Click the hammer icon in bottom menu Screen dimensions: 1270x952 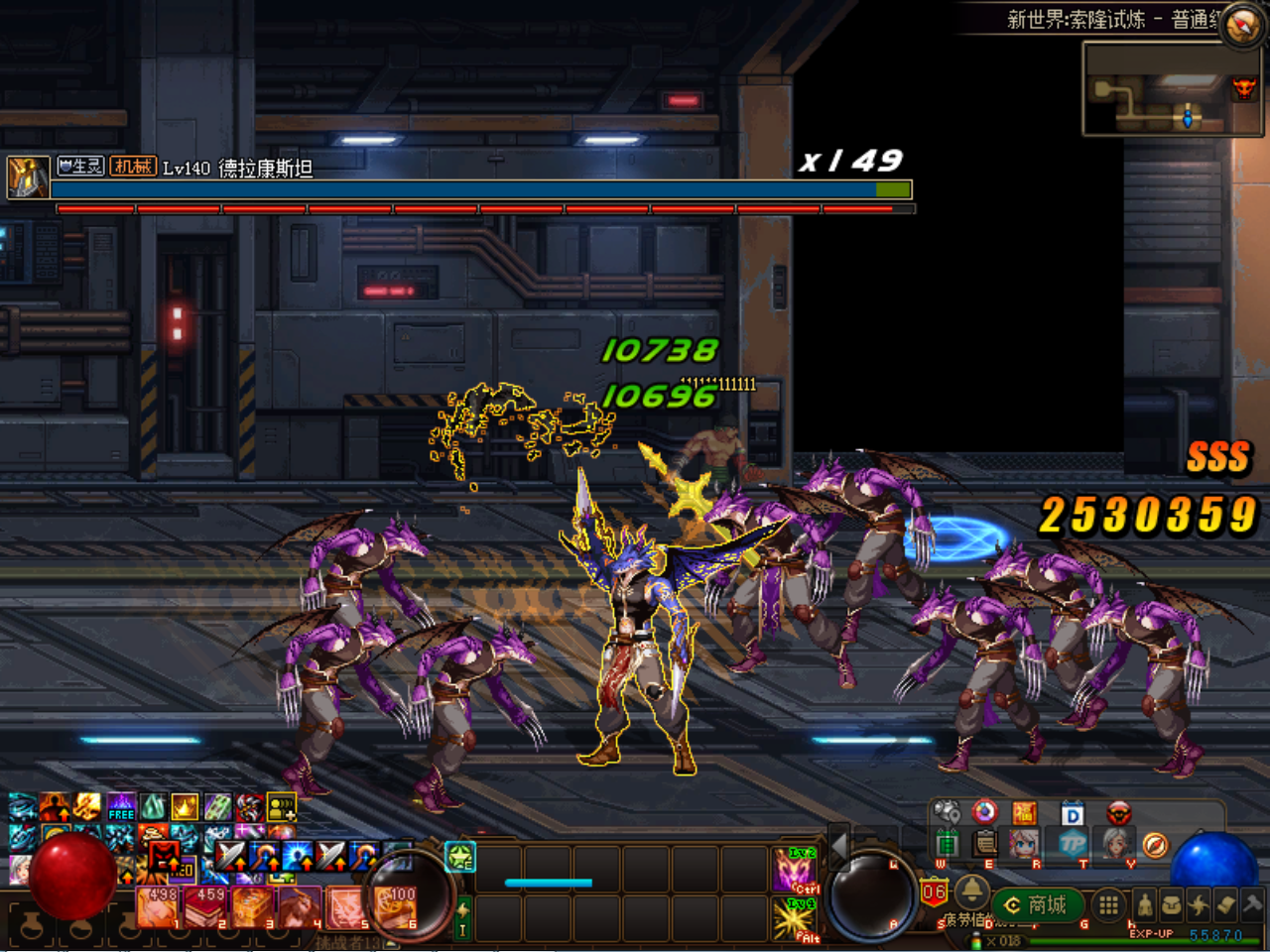point(1252,903)
